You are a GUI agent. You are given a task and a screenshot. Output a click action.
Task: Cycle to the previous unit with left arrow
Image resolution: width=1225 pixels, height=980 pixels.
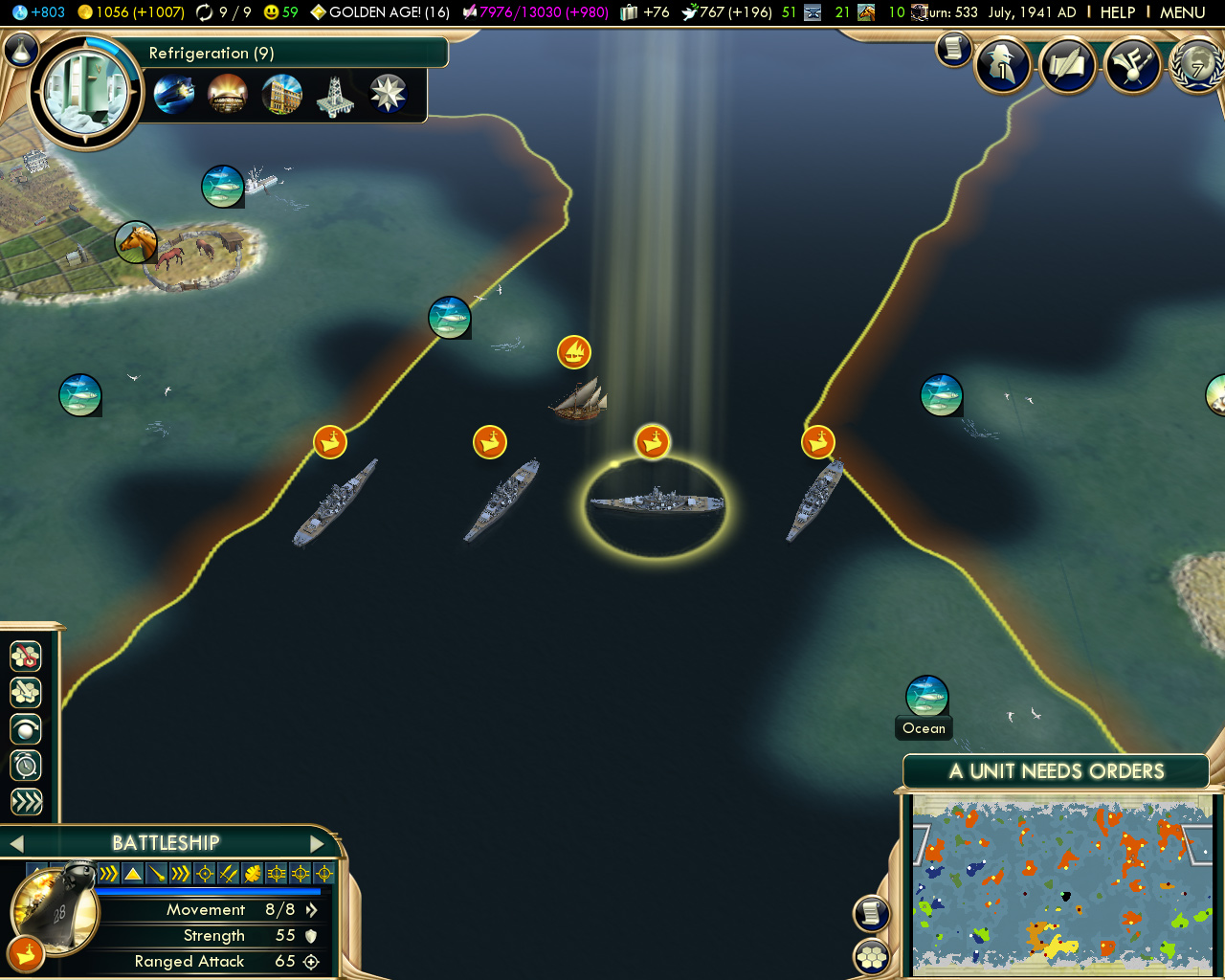[16, 843]
